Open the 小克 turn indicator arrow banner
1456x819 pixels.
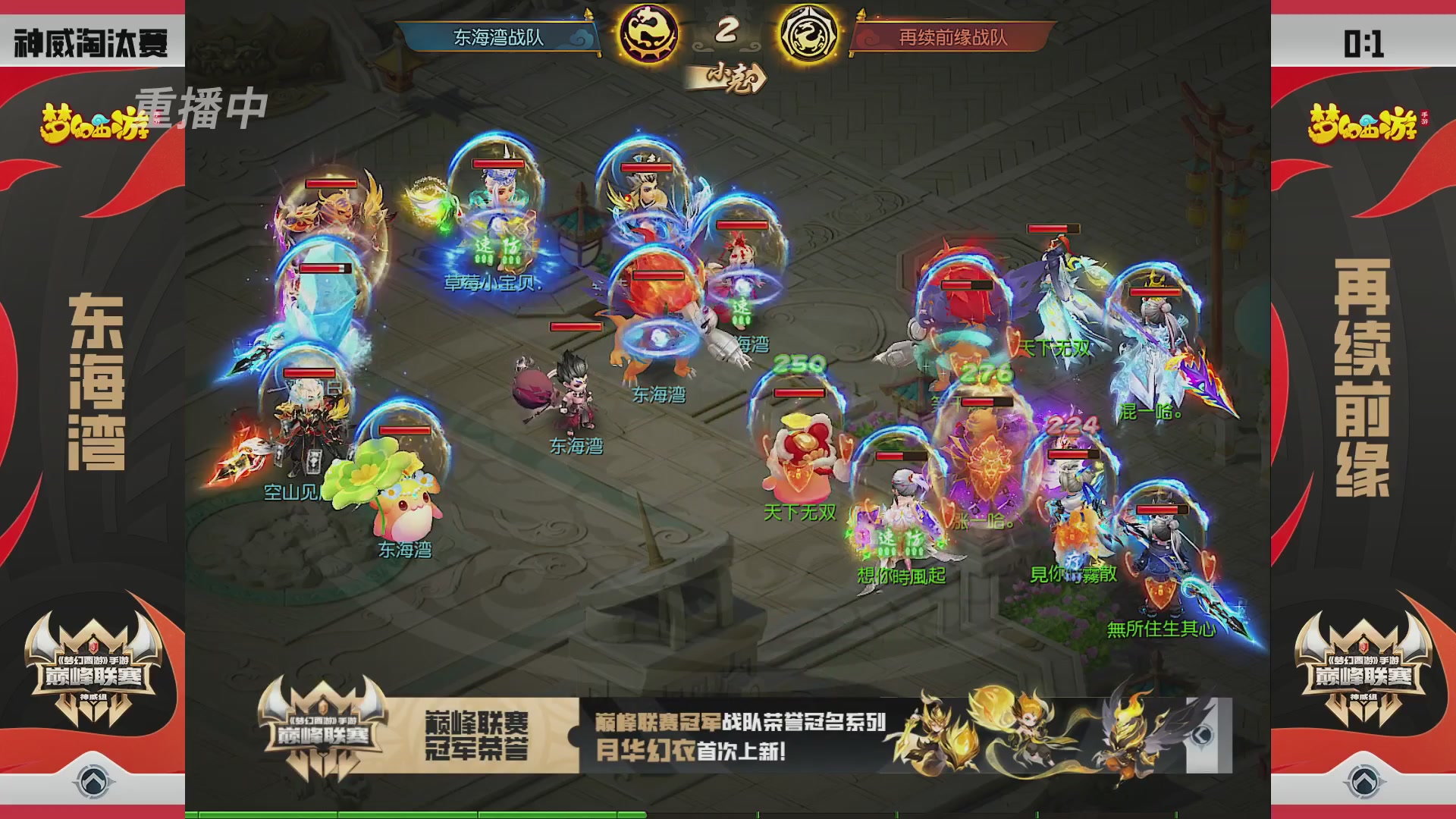click(x=726, y=76)
